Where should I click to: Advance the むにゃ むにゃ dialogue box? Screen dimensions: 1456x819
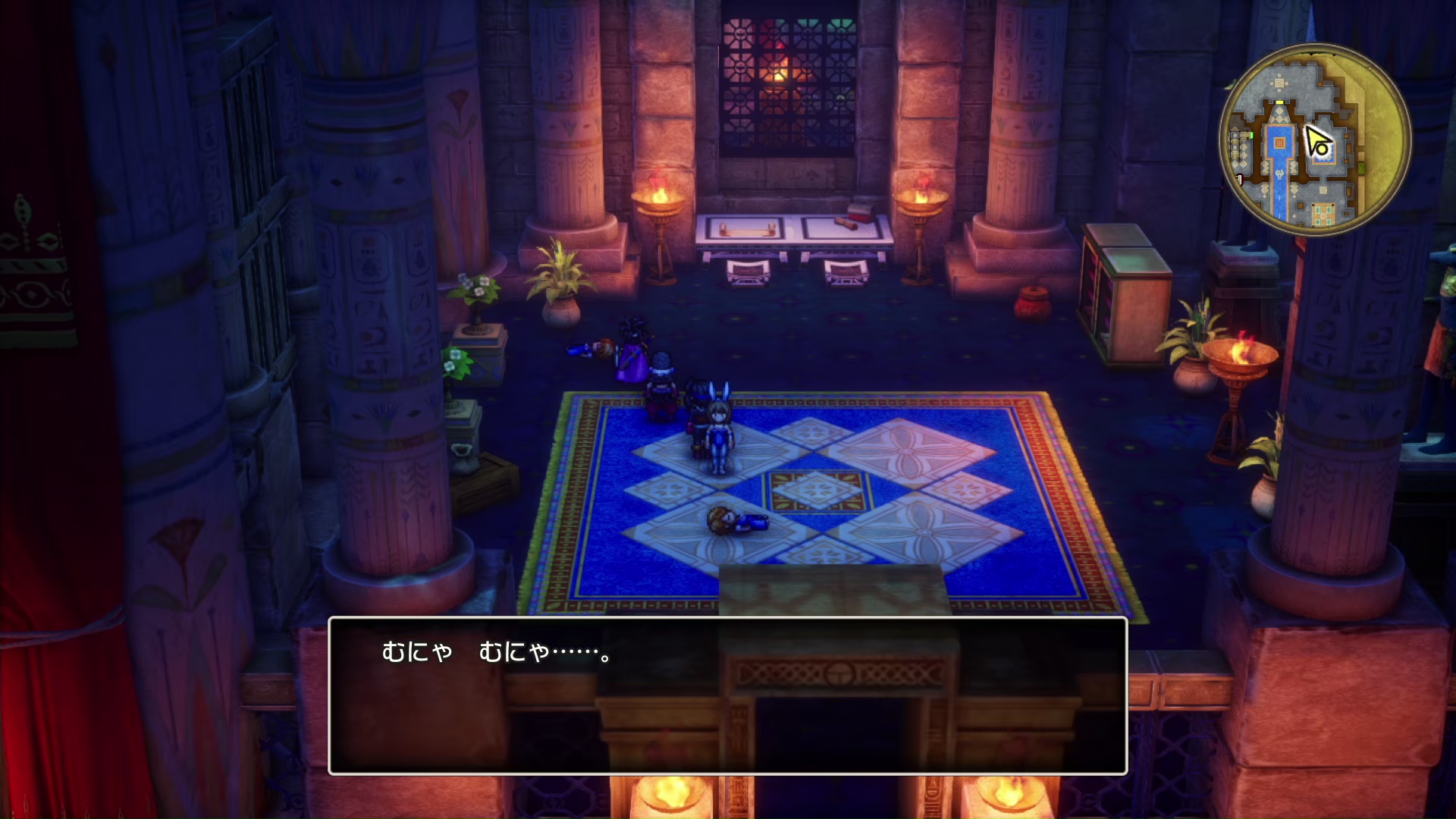pos(727,696)
